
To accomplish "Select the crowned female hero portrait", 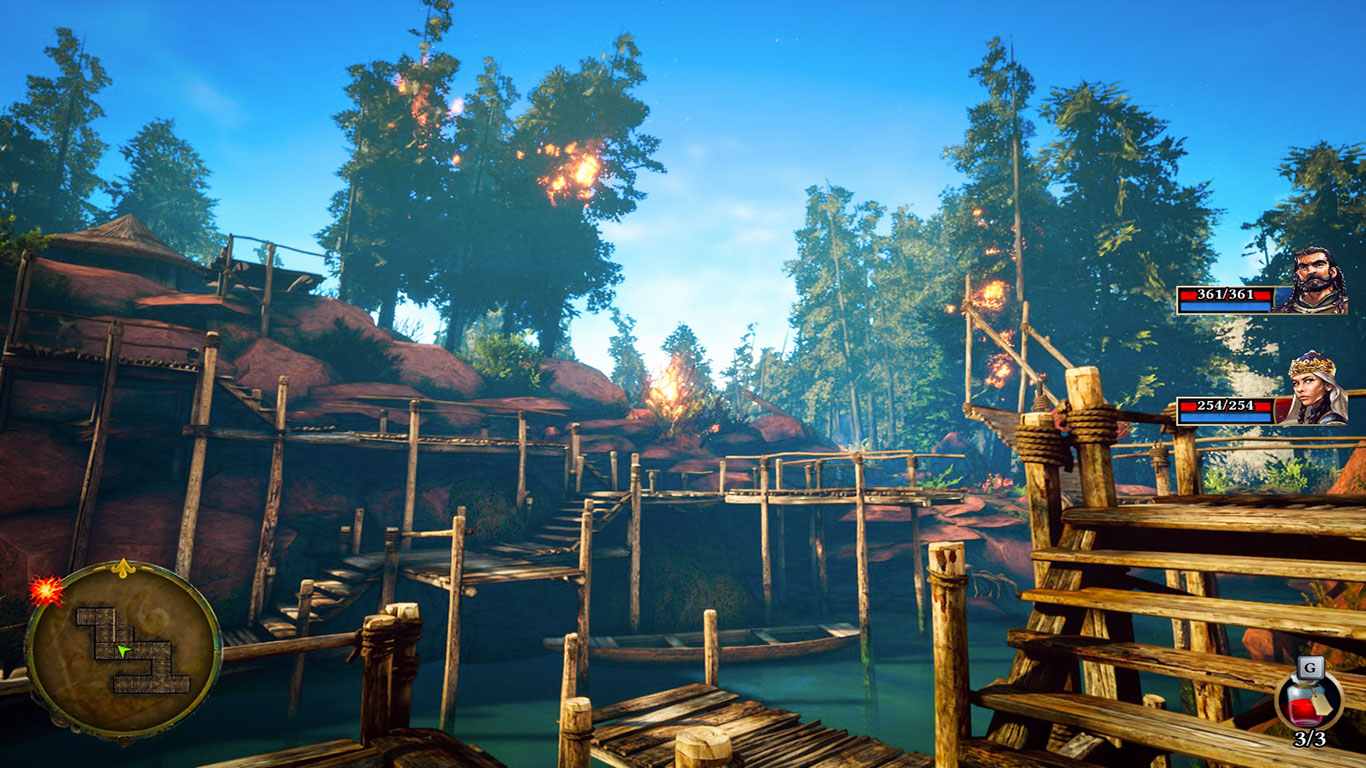I will tap(1314, 389).
